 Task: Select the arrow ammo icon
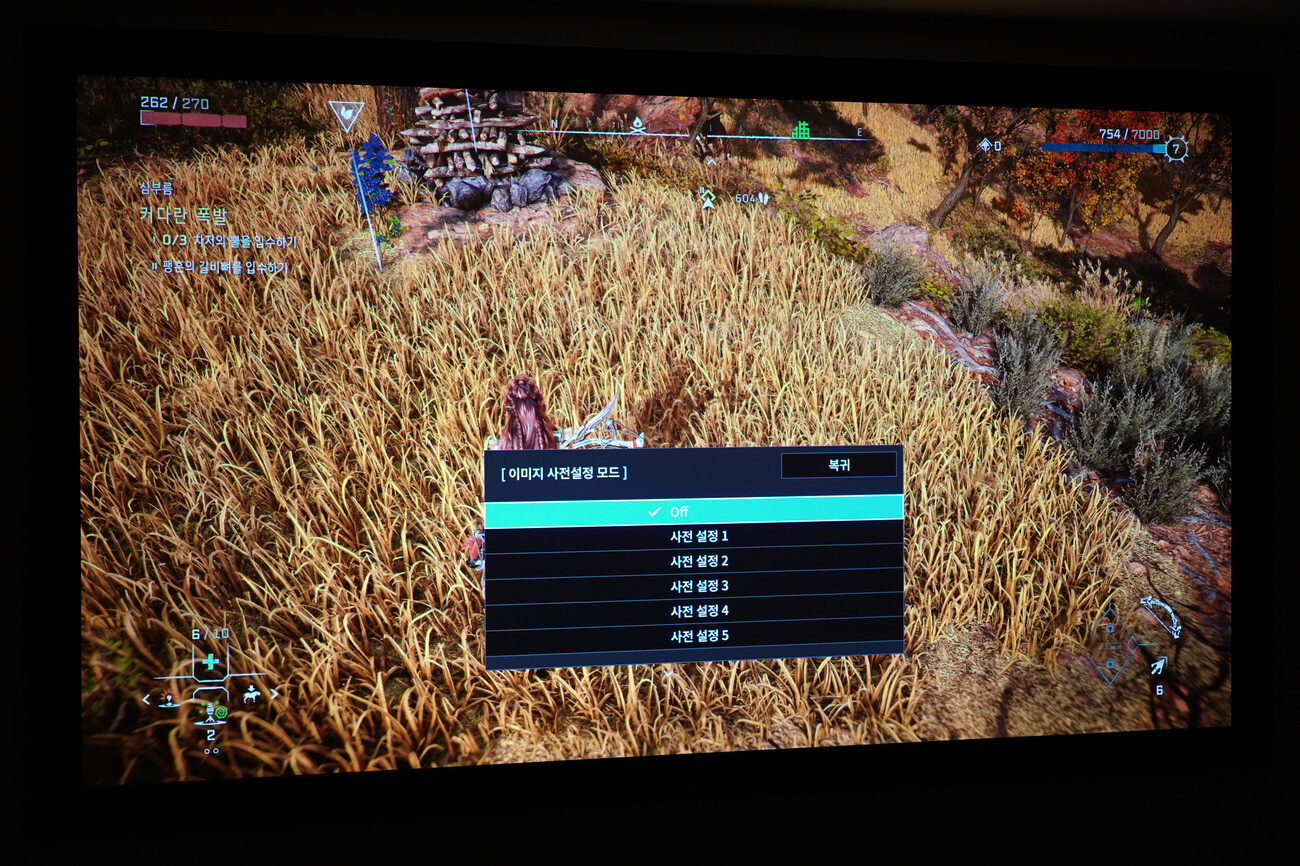[x=1157, y=666]
